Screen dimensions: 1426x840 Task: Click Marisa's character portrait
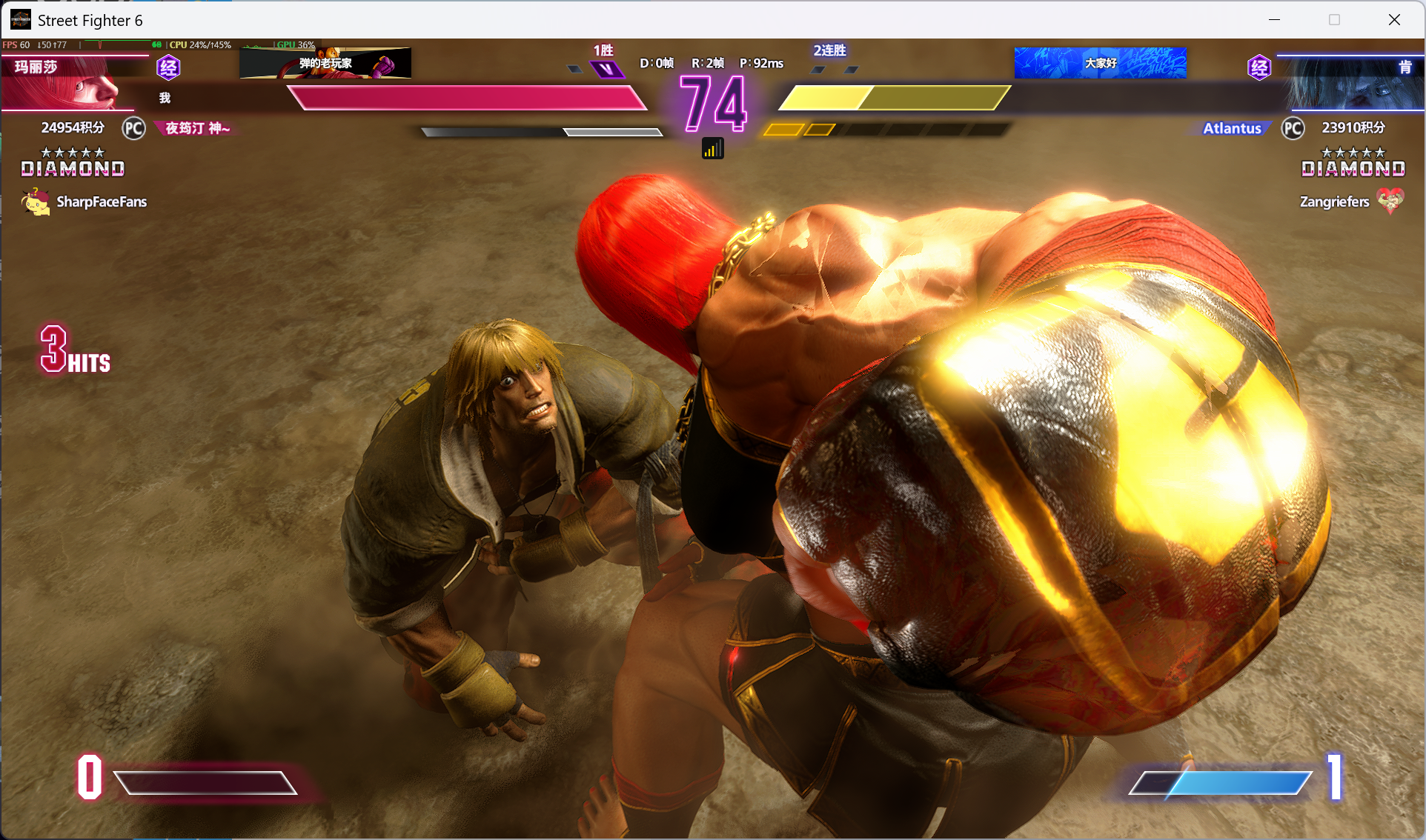click(74, 83)
